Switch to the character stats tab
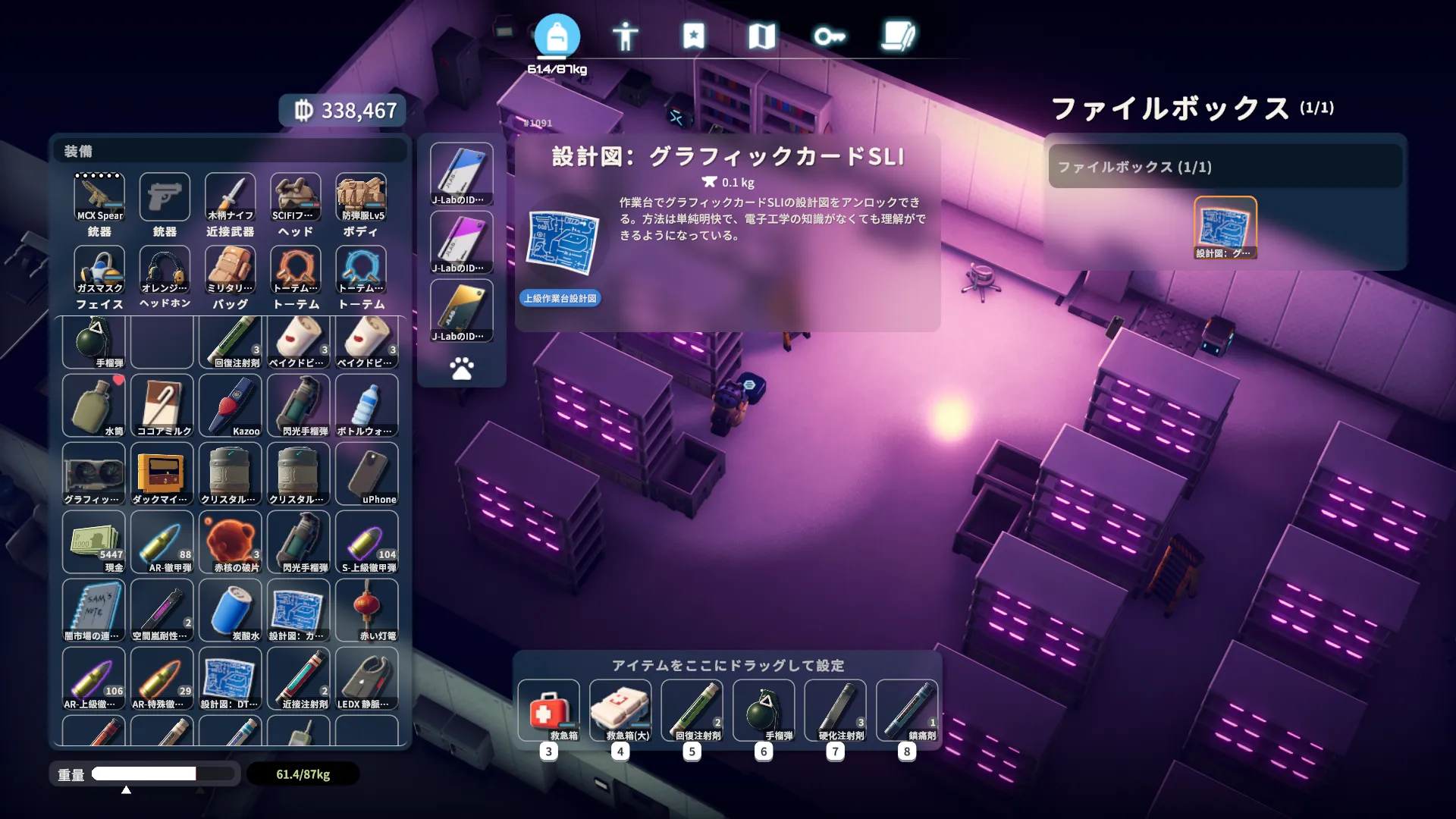Image resolution: width=1456 pixels, height=819 pixels. coord(625,36)
